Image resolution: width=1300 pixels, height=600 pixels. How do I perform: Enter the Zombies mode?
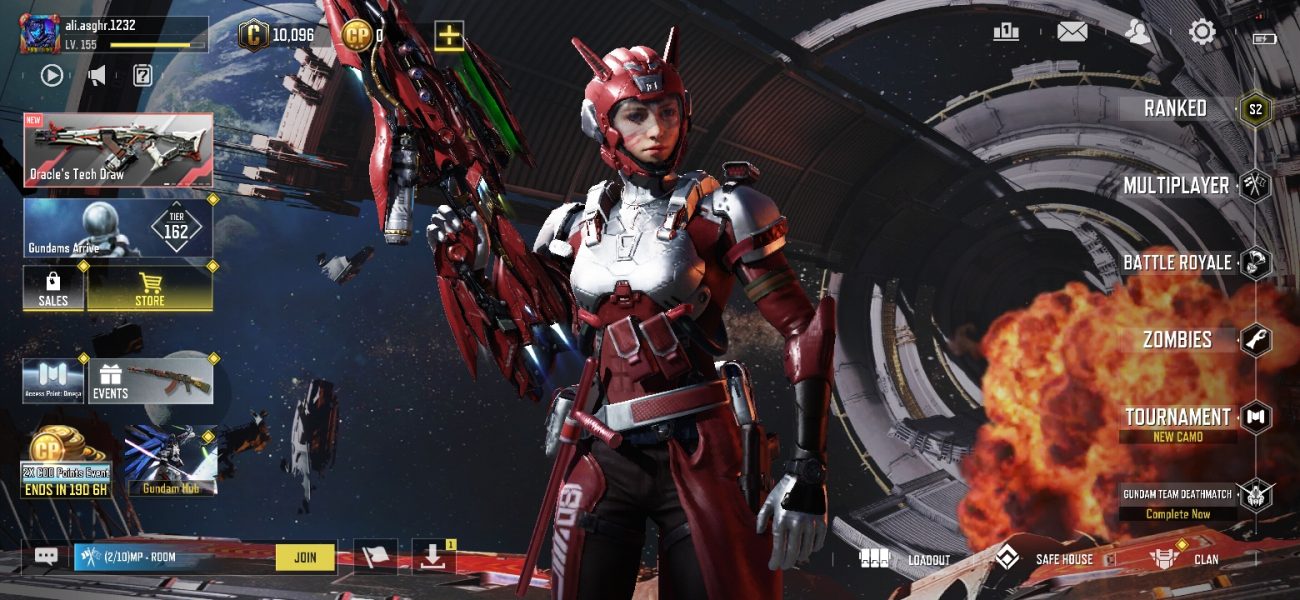[1178, 340]
